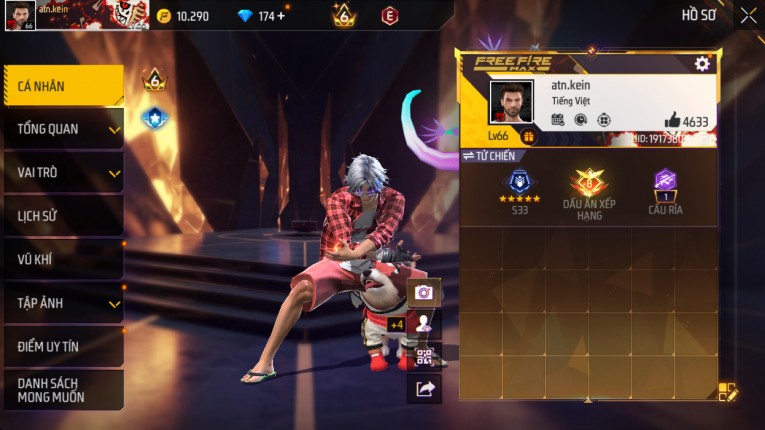Open Danh Sách Mong Muốn wishlist
Screen dimensions: 765x430
point(63,390)
